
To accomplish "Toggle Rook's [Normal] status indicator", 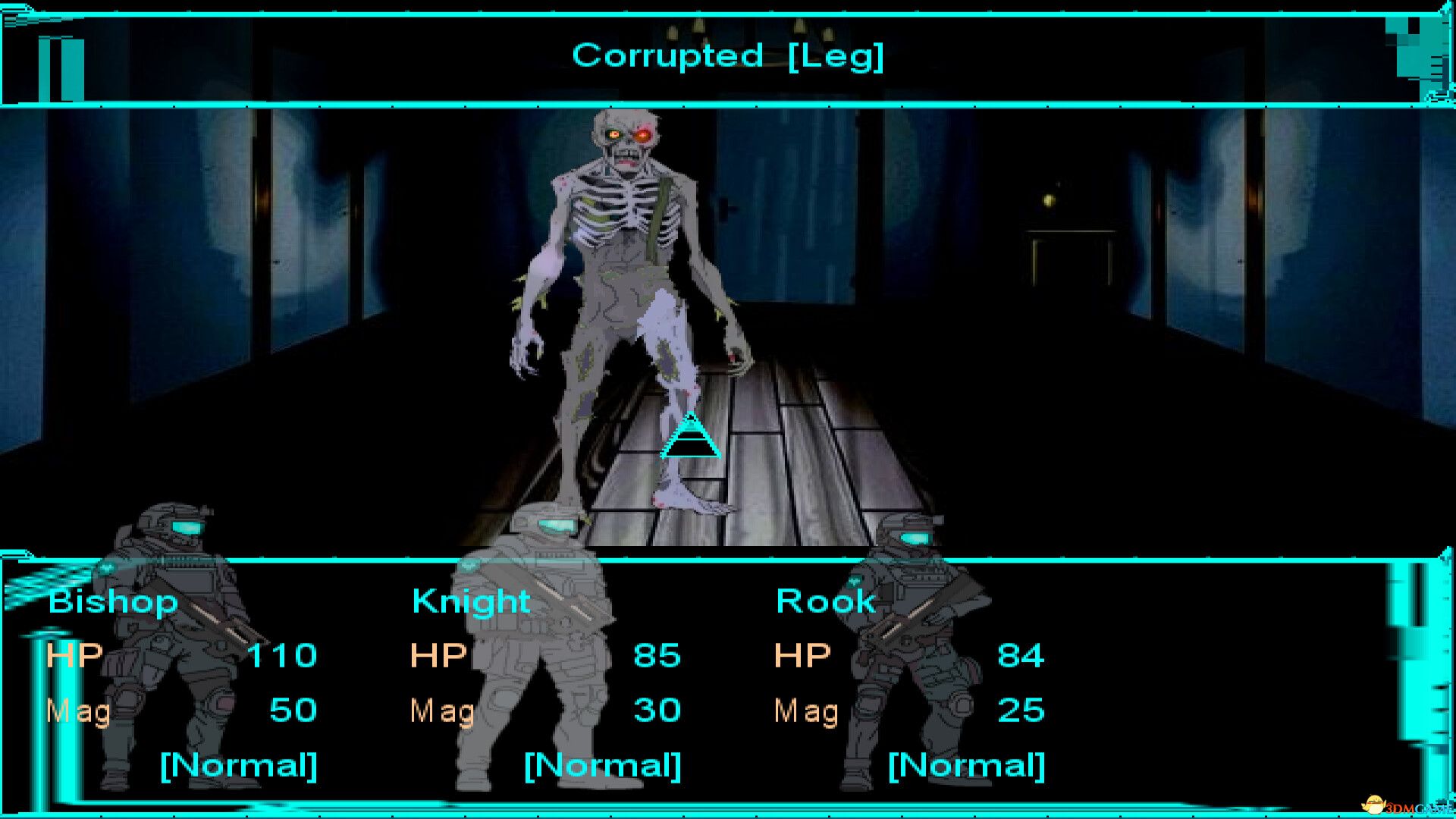I will pyautogui.click(x=966, y=766).
